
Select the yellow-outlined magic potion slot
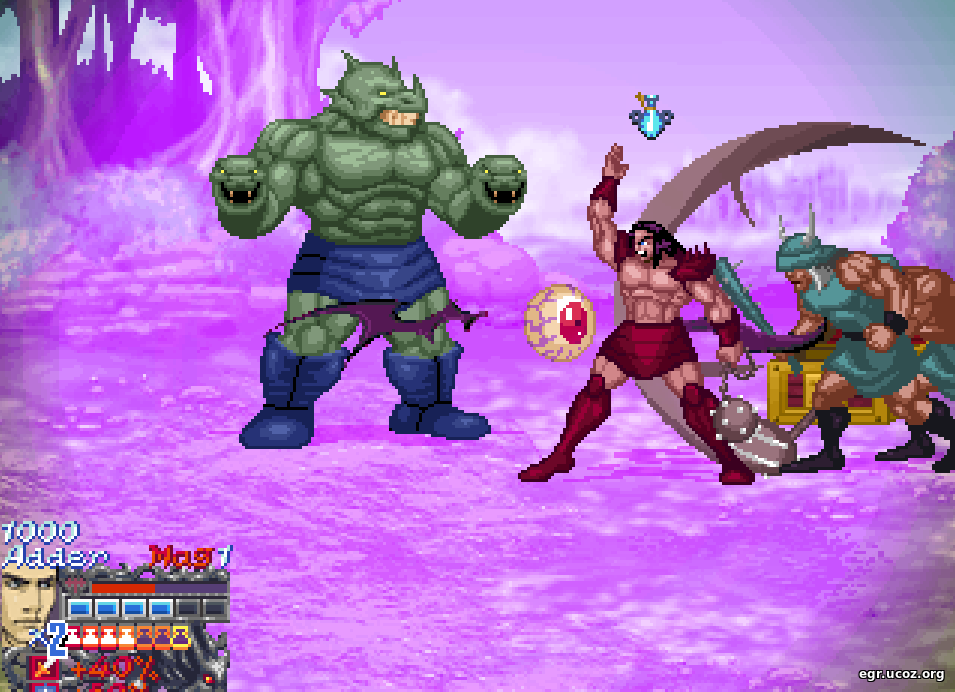[x=180, y=637]
